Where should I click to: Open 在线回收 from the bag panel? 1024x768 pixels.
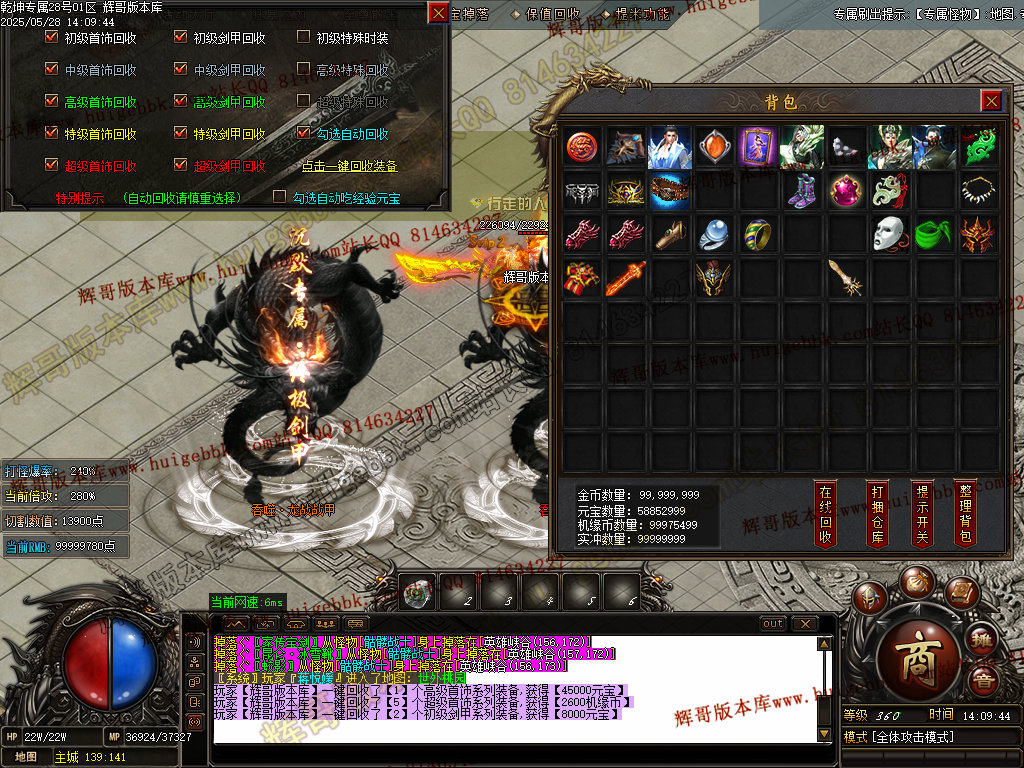(825, 514)
